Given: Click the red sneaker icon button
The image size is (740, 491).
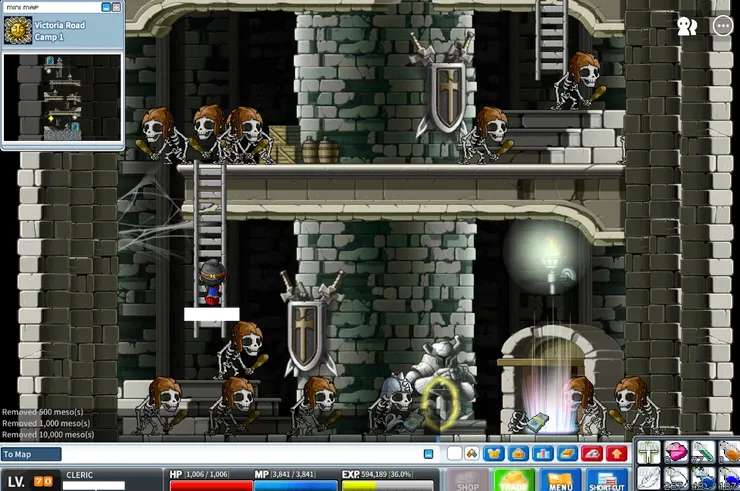Looking at the screenshot, I should [x=593, y=454].
